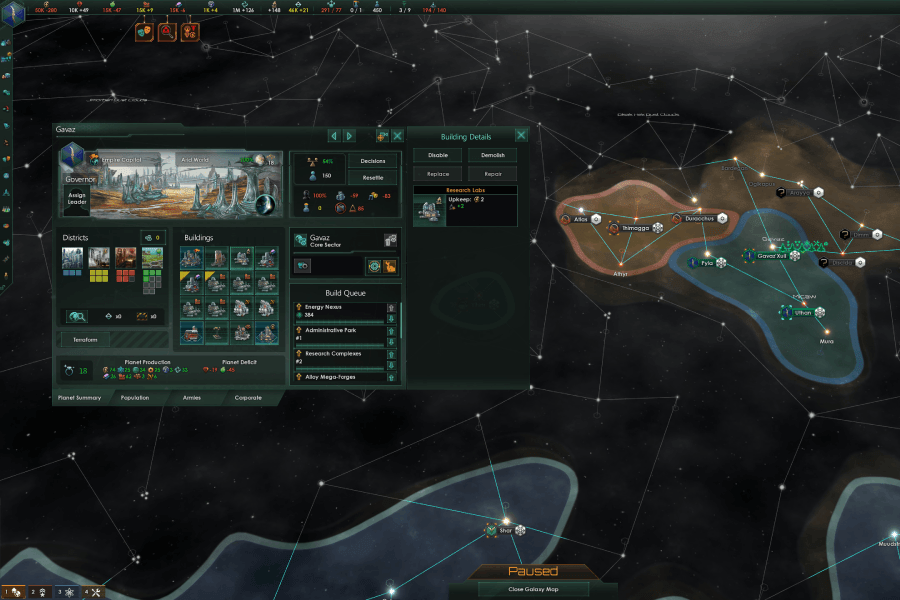Disable the Research Labs building

coord(438,155)
